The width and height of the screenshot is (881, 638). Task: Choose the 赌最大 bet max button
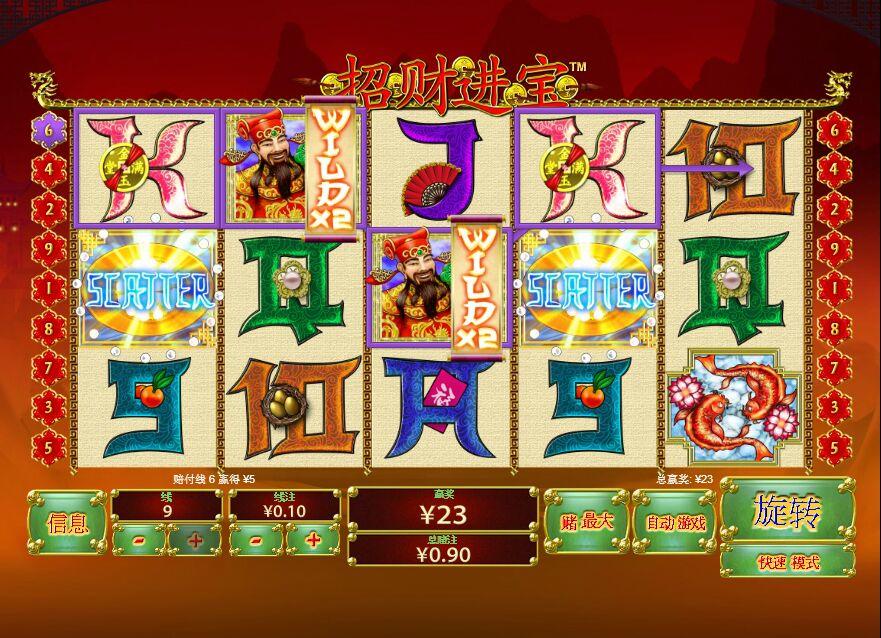[x=584, y=522]
